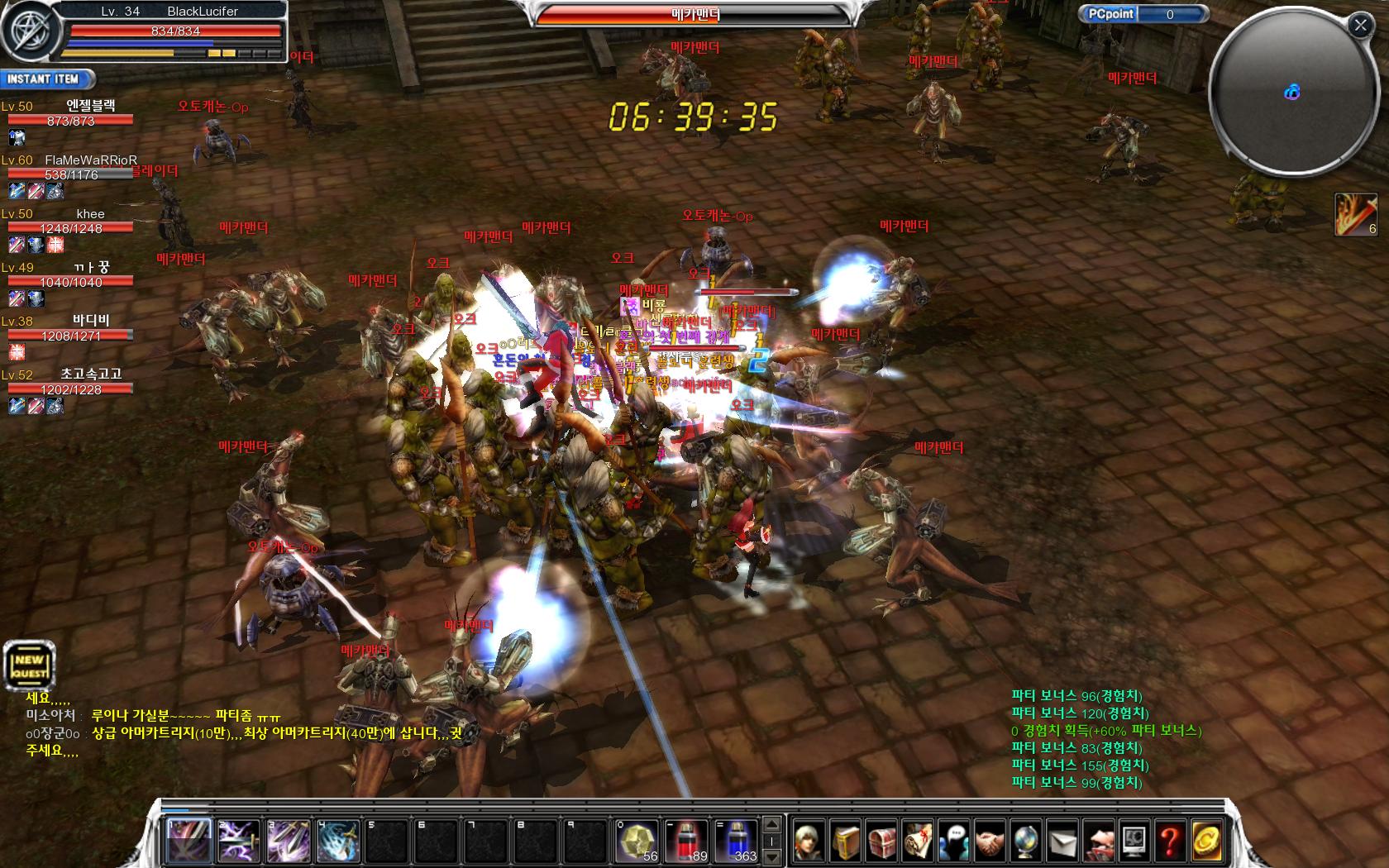Open the mail envelope icon

click(x=1062, y=842)
